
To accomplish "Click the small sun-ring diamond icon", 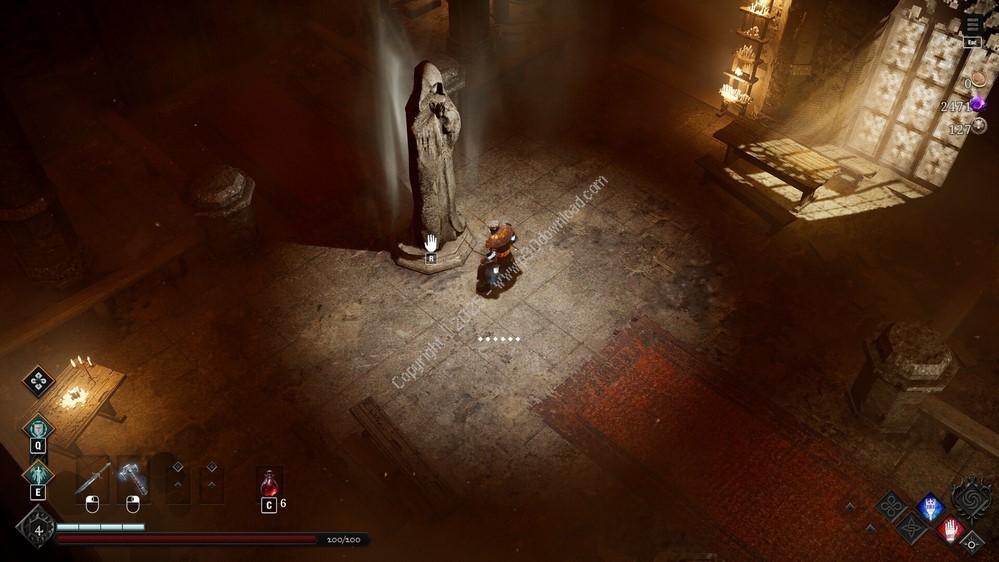I will 971,544.
